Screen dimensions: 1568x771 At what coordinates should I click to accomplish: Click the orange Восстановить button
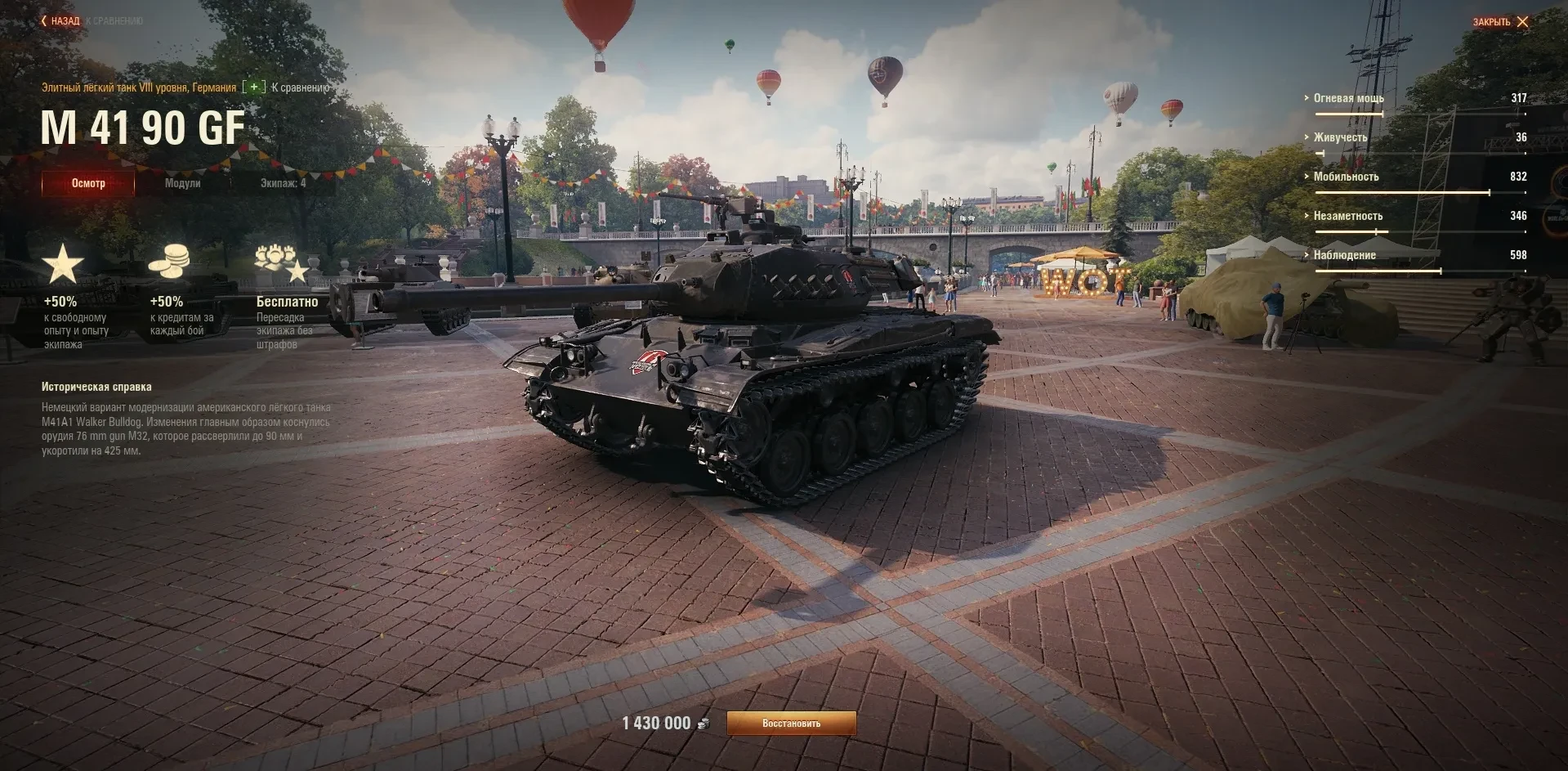(791, 724)
